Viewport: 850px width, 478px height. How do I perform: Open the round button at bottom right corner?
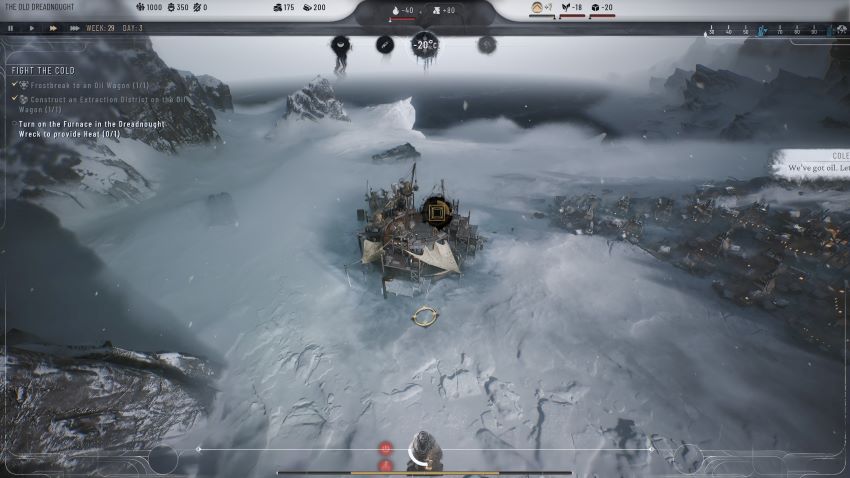[686, 458]
